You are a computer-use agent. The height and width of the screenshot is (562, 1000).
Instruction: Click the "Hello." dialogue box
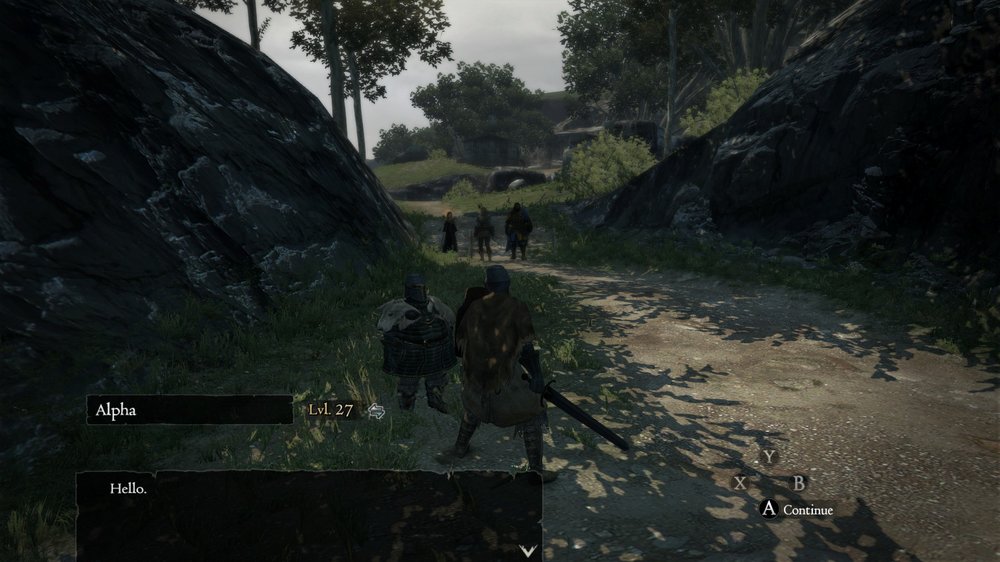tap(310, 515)
